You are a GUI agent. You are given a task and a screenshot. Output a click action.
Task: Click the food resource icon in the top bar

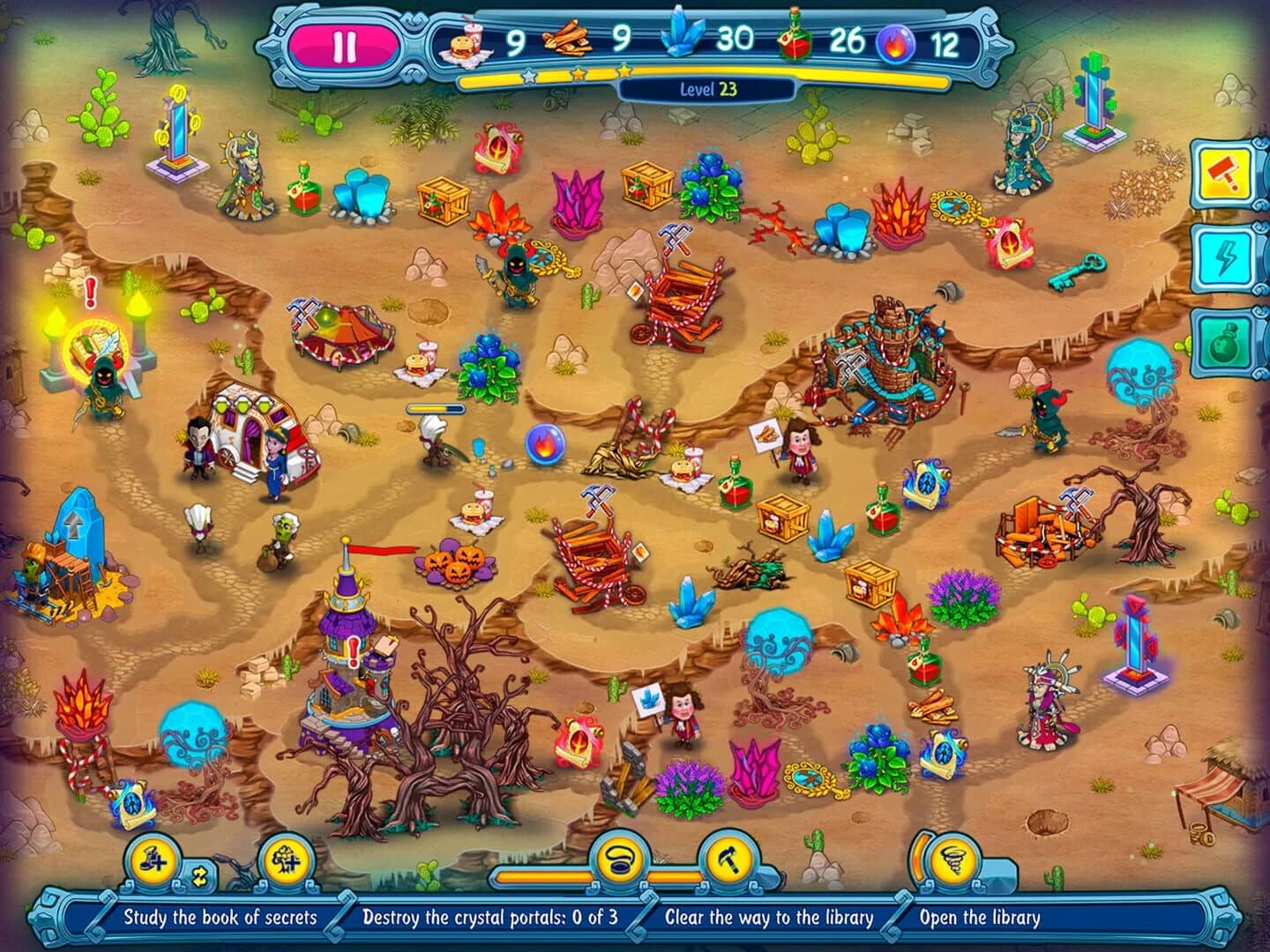[466, 41]
